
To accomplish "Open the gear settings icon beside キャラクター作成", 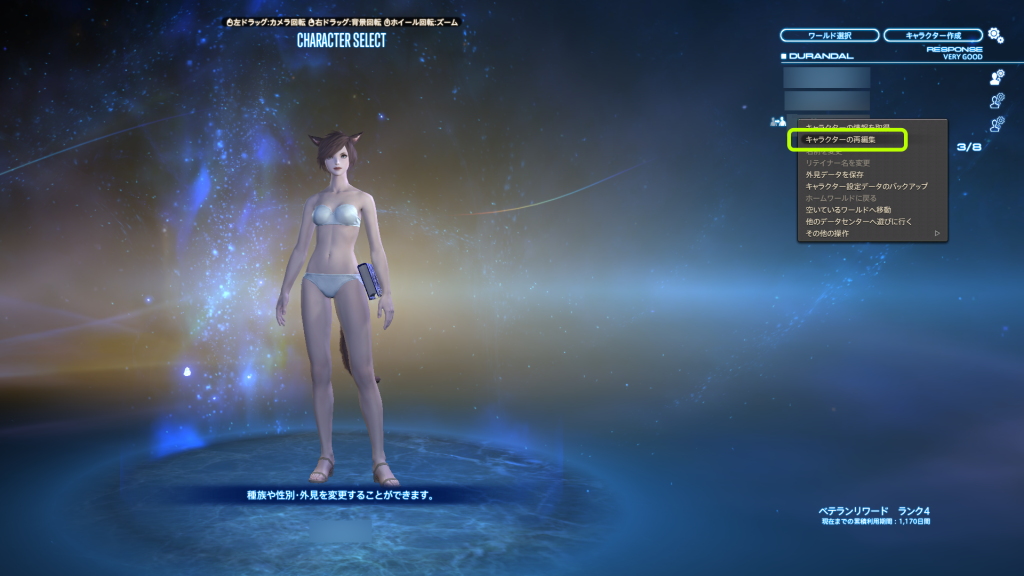I will tap(995, 35).
